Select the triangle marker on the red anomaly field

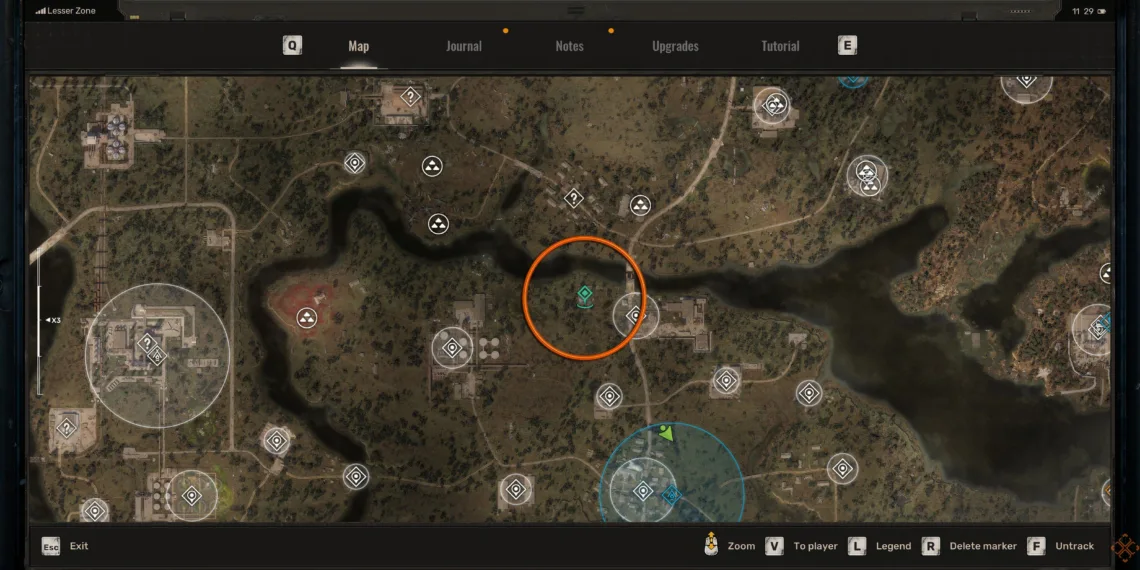pos(307,318)
